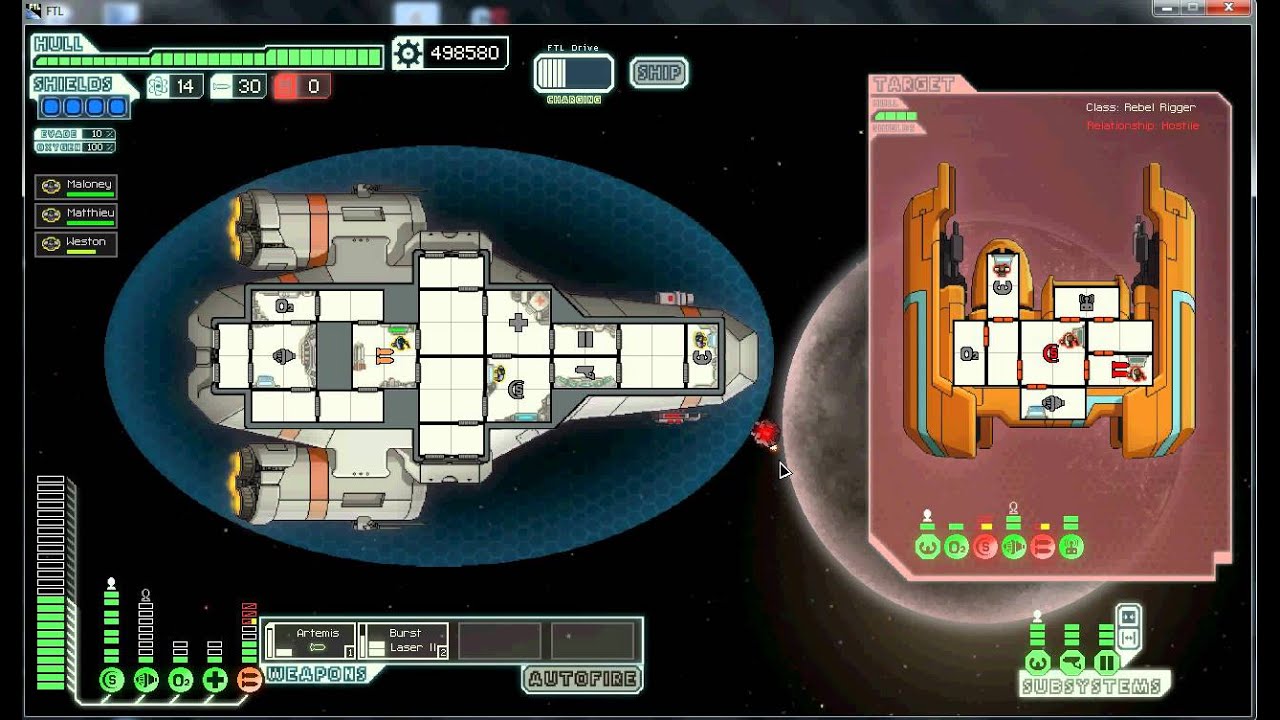The image size is (1280, 720).
Task: Click the medbay green cross system icon
Action: click(x=215, y=680)
